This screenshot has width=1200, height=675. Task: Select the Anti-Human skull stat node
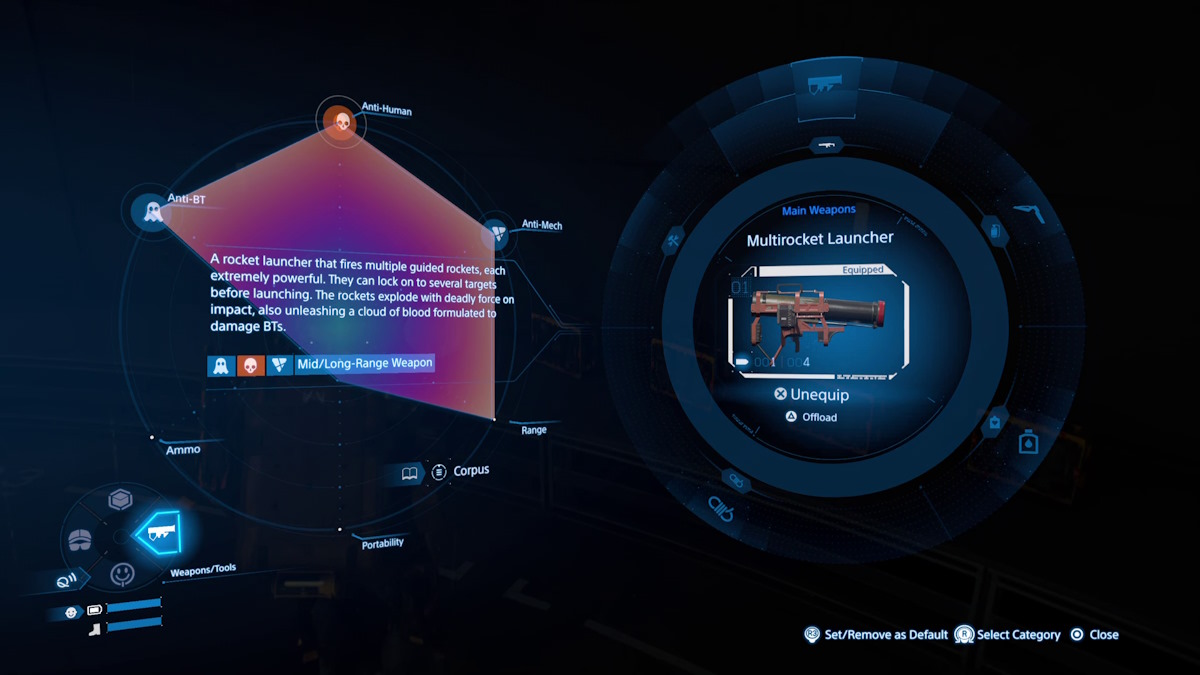click(x=340, y=122)
